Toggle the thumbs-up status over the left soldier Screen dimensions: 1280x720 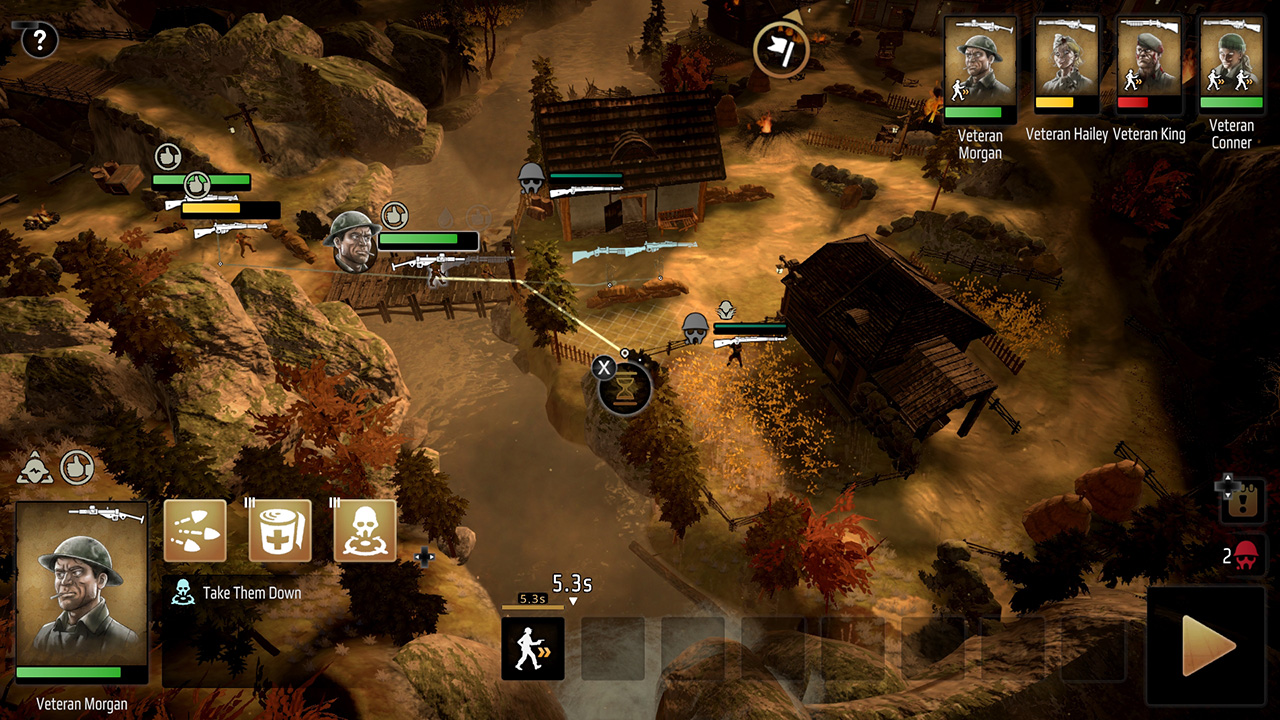click(x=167, y=156)
